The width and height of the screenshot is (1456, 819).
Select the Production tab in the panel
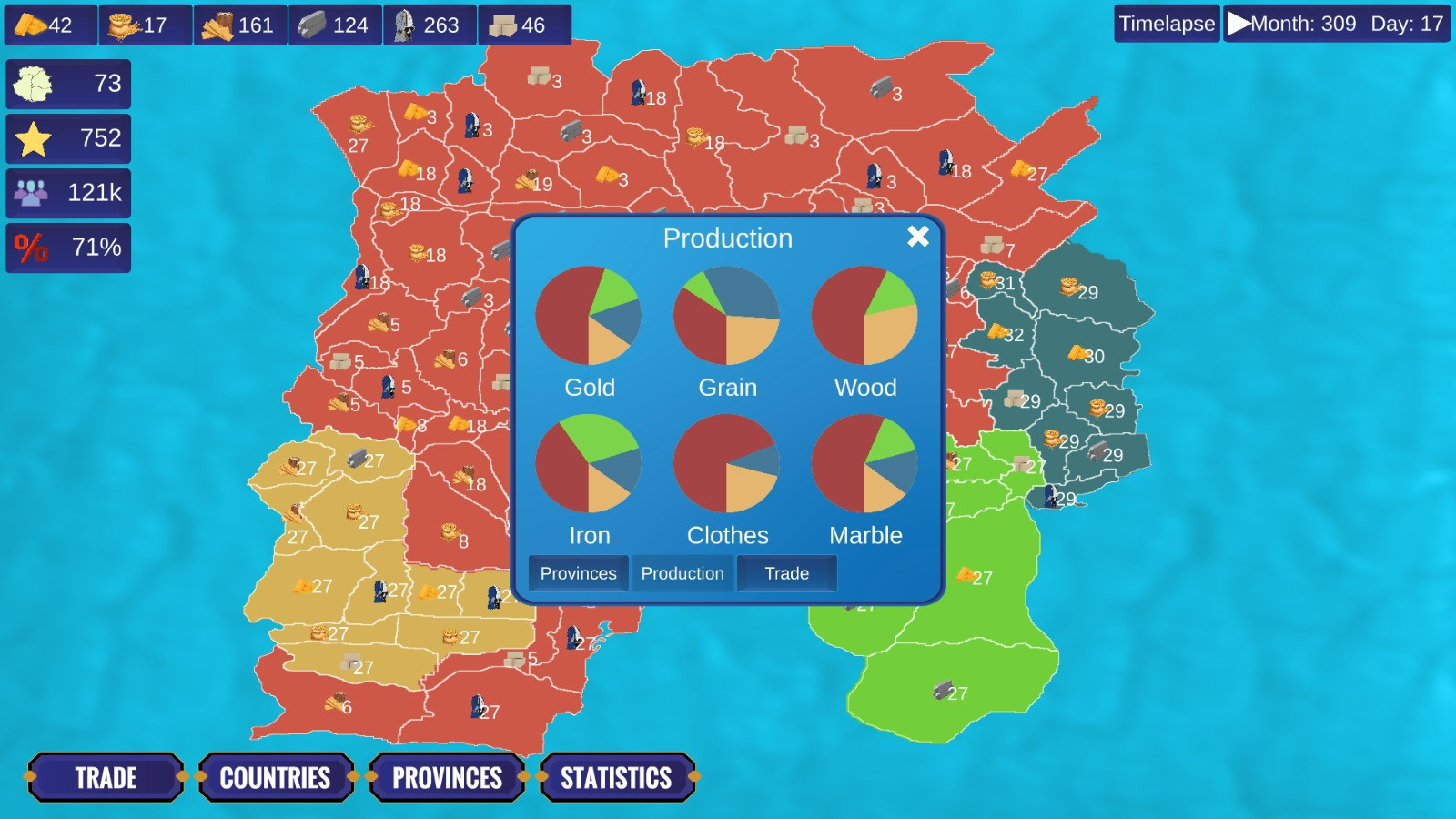(682, 573)
